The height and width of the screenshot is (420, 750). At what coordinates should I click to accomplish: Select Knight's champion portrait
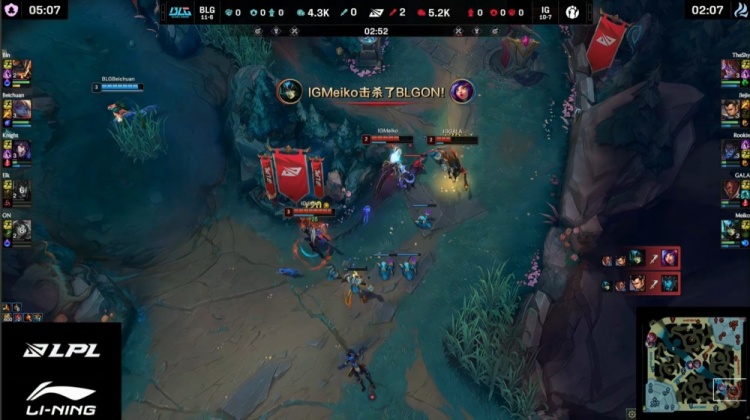coord(21,150)
